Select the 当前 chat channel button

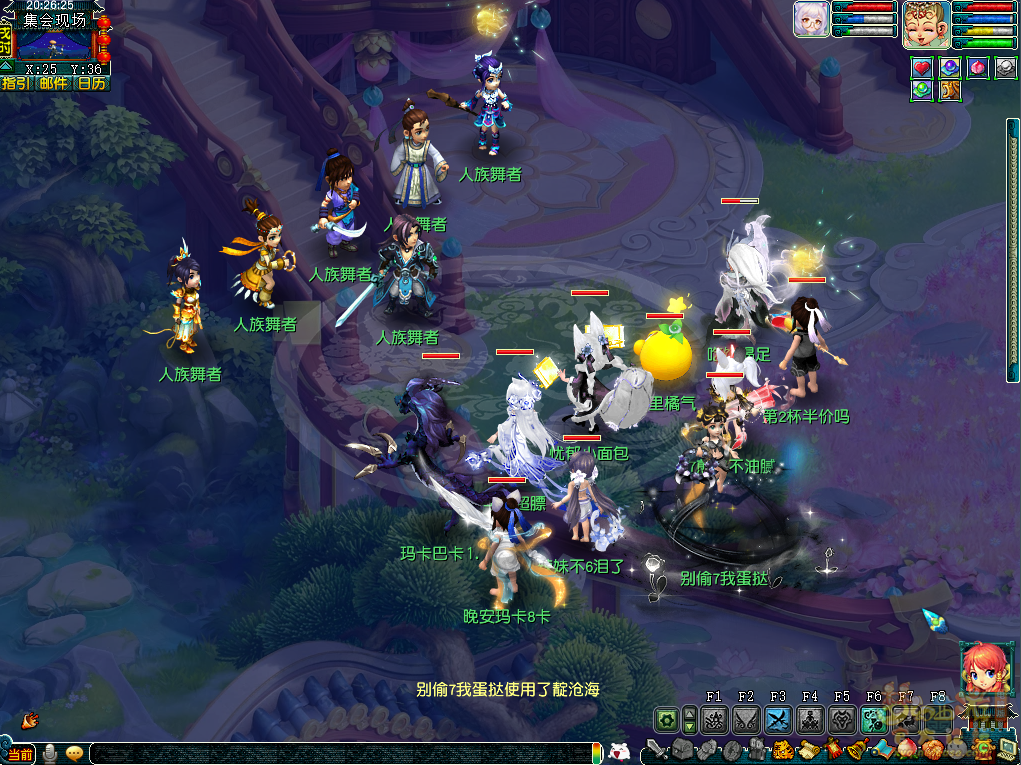coord(19,754)
